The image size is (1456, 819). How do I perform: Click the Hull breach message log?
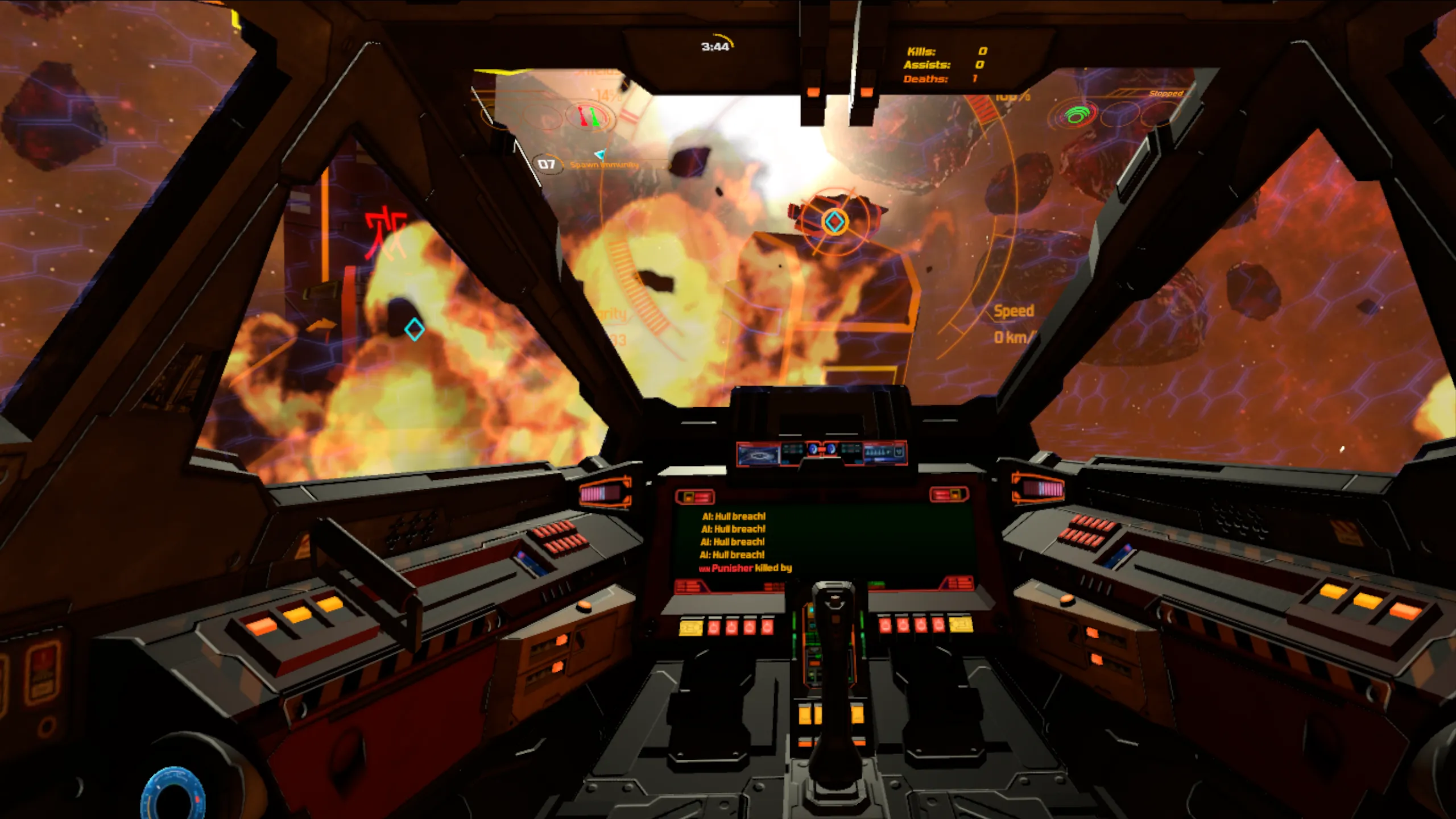734,536
